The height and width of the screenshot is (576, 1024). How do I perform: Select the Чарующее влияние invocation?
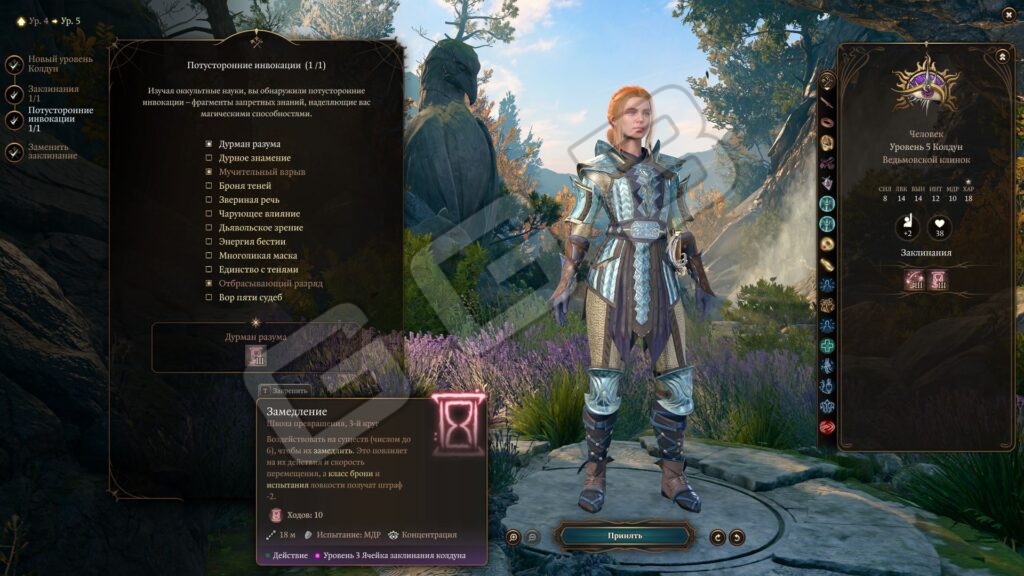click(209, 214)
